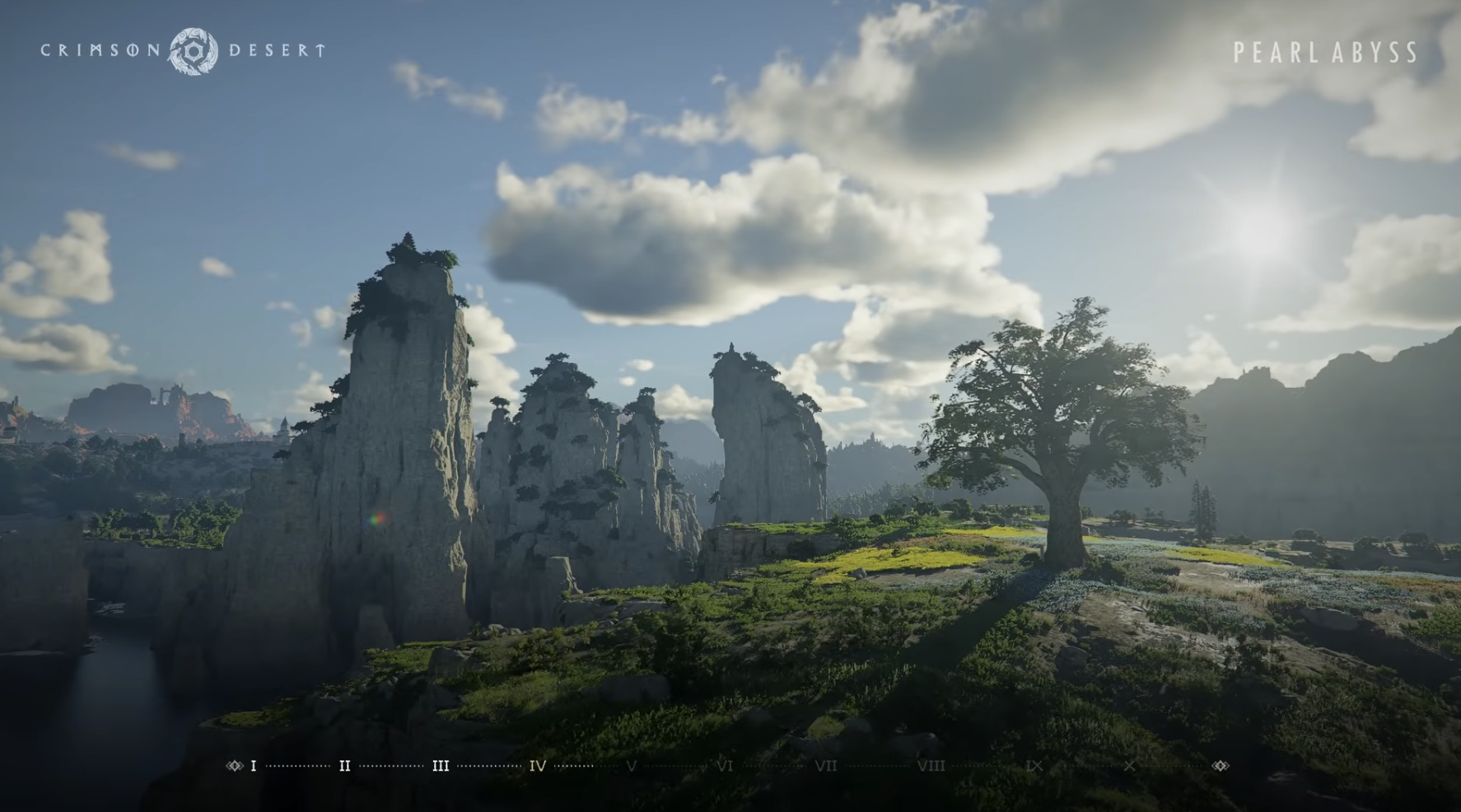Screen dimensions: 1461x812
Task: Click the Pearl Abyss logo
Action: [x=1325, y=53]
